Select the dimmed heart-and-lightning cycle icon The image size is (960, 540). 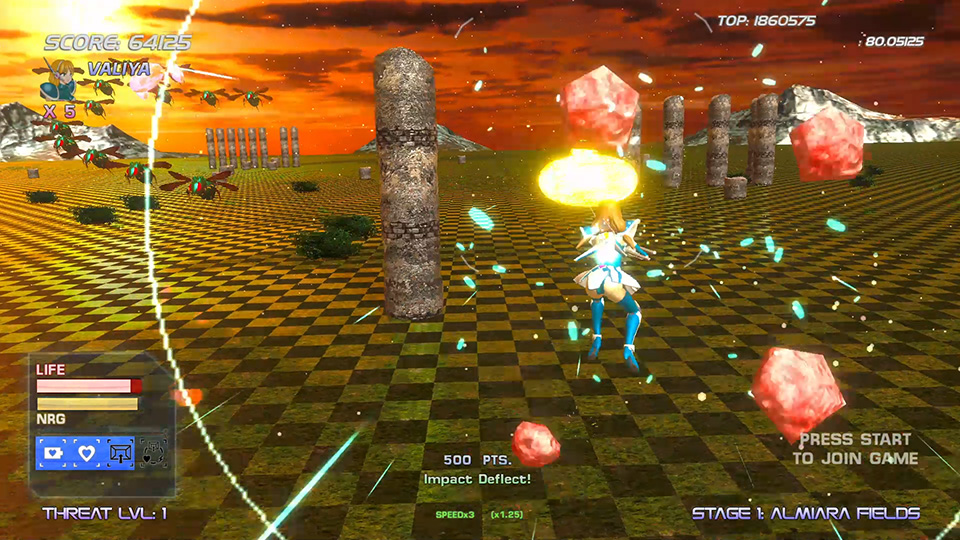[x=152, y=453]
